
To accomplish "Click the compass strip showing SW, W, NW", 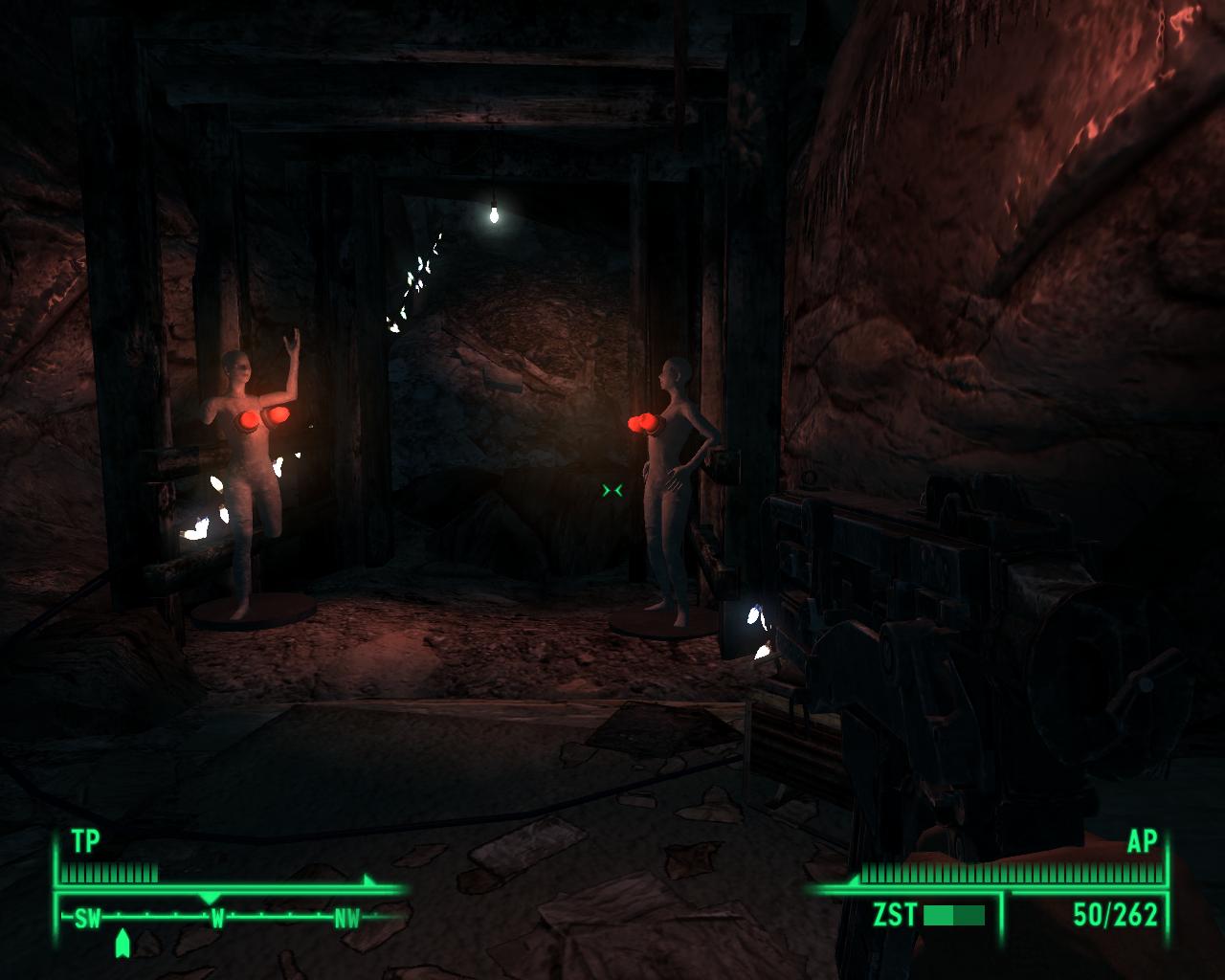I will click(x=217, y=918).
